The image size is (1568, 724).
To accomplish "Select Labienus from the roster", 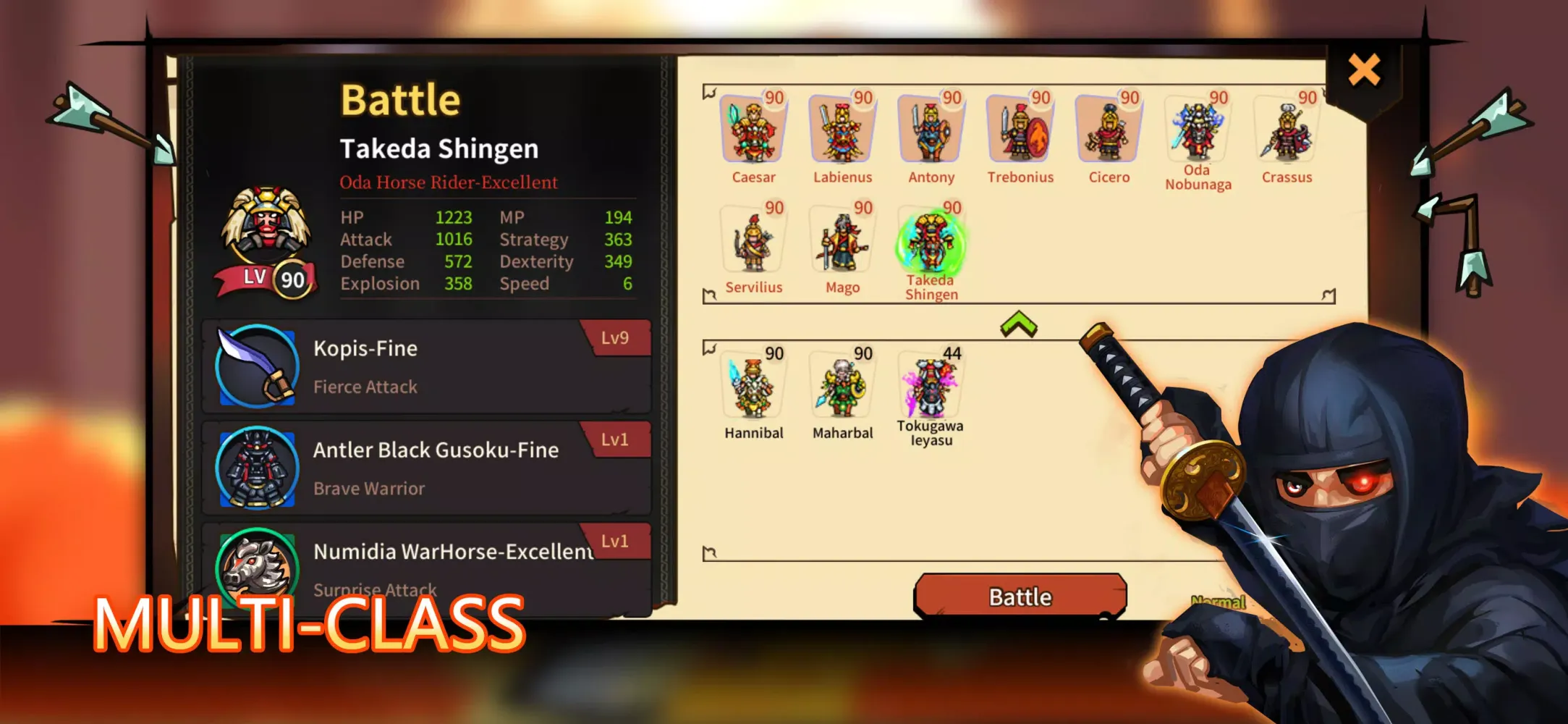I will pos(842,130).
